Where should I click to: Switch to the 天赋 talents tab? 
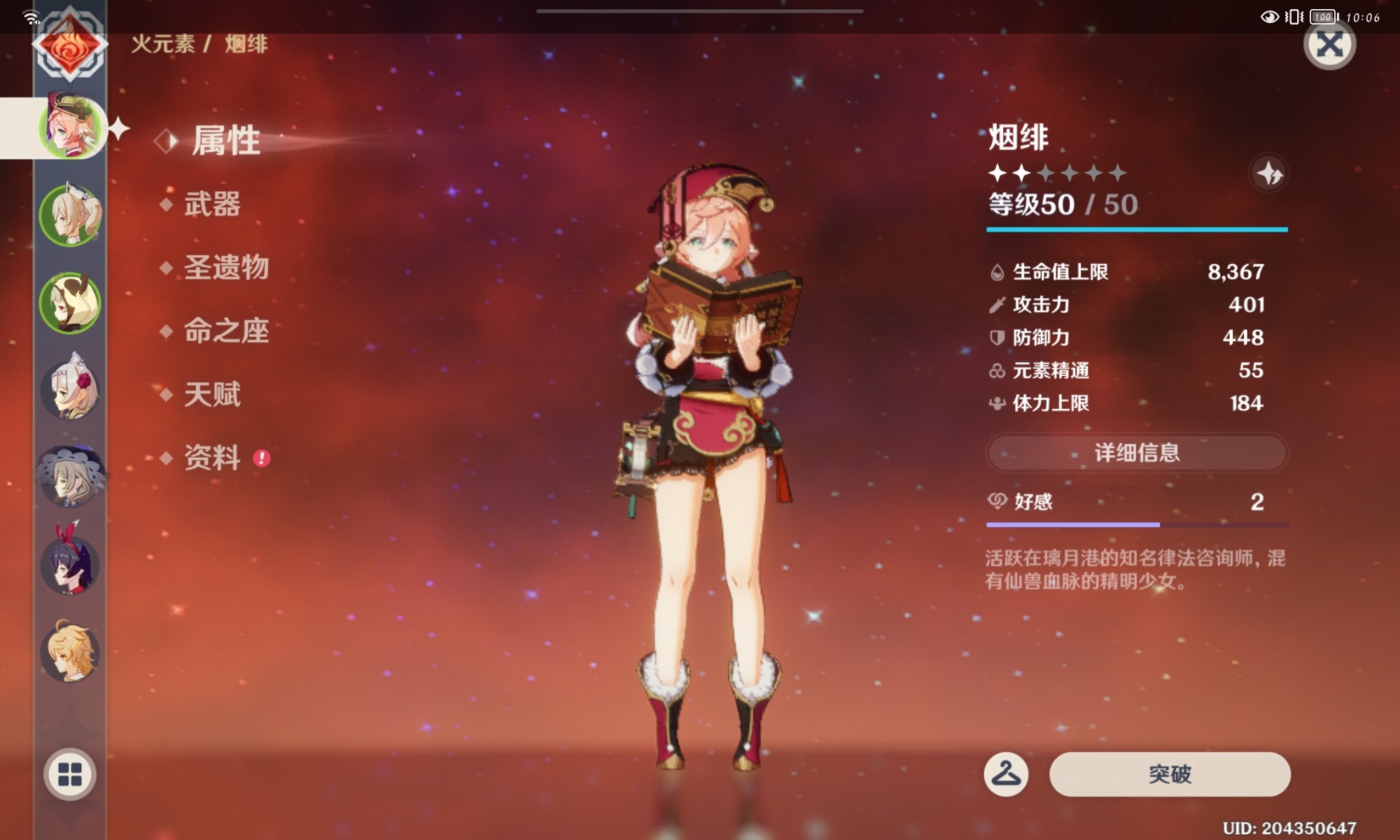coord(211,394)
